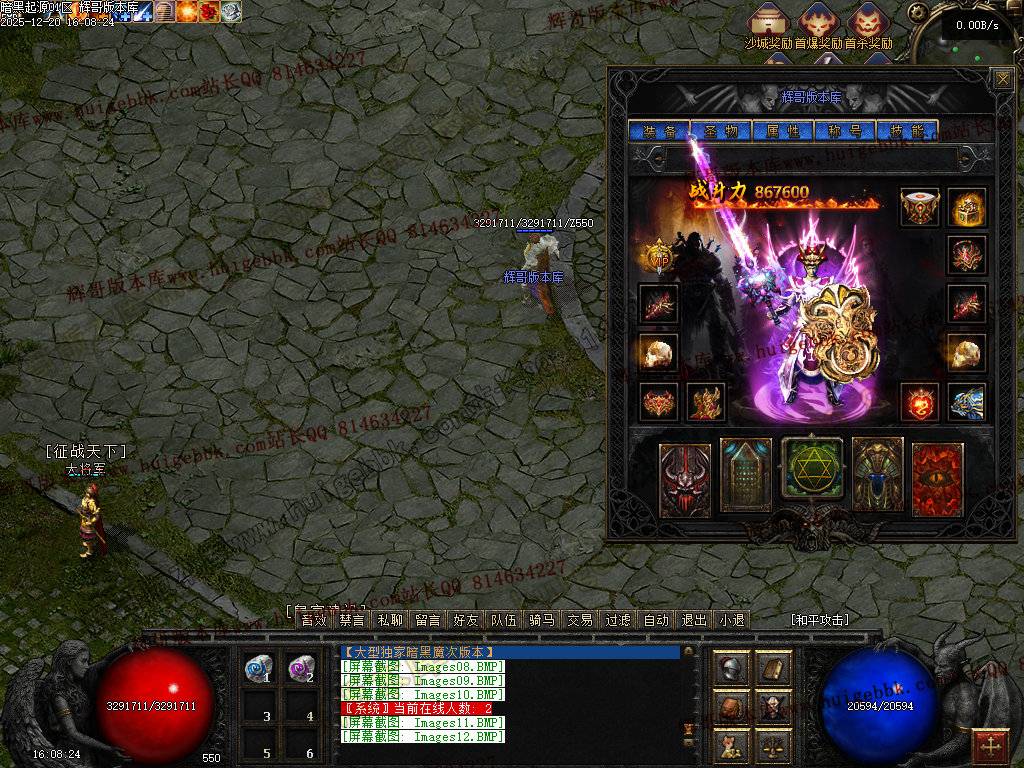
Task: Open the helmet character icon
Action: click(730, 669)
